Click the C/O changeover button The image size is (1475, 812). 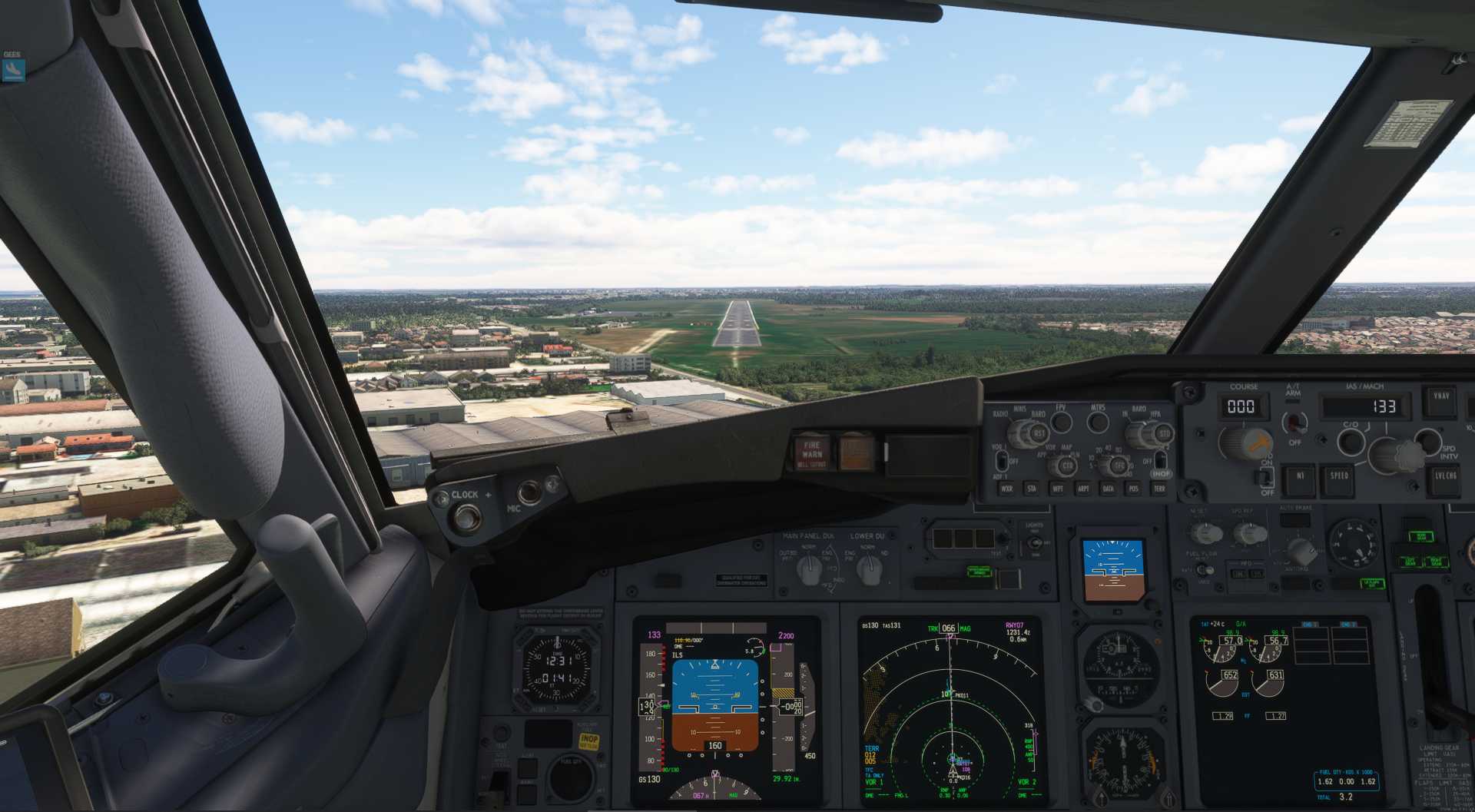[1350, 442]
